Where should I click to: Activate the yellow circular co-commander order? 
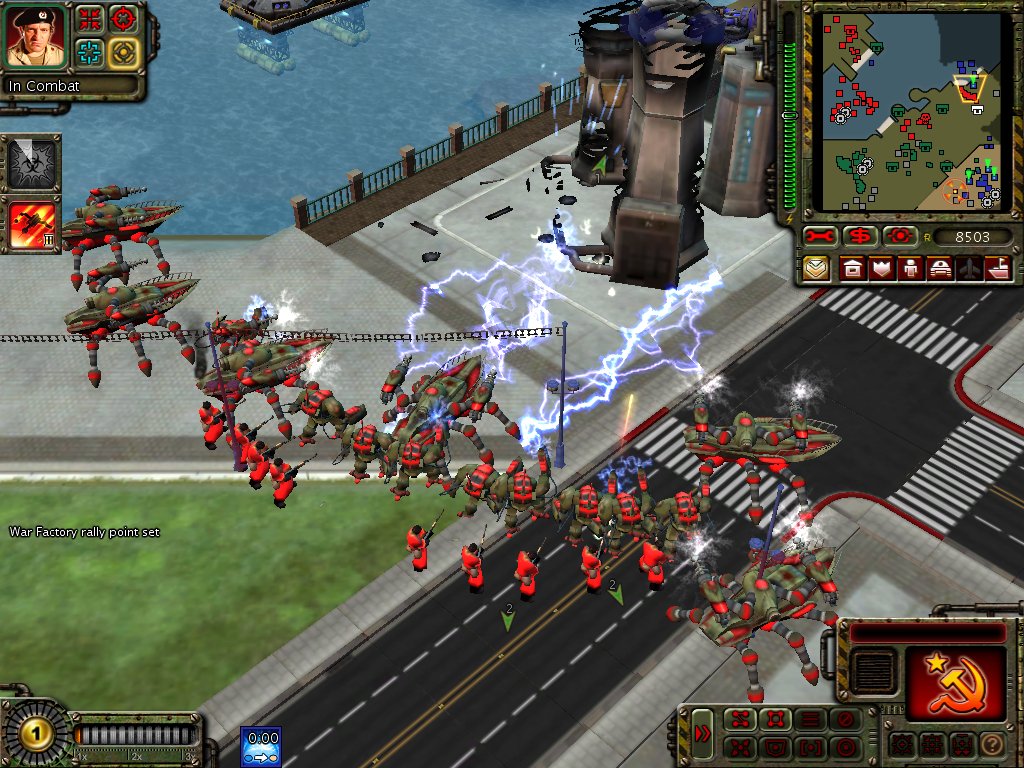(123, 52)
